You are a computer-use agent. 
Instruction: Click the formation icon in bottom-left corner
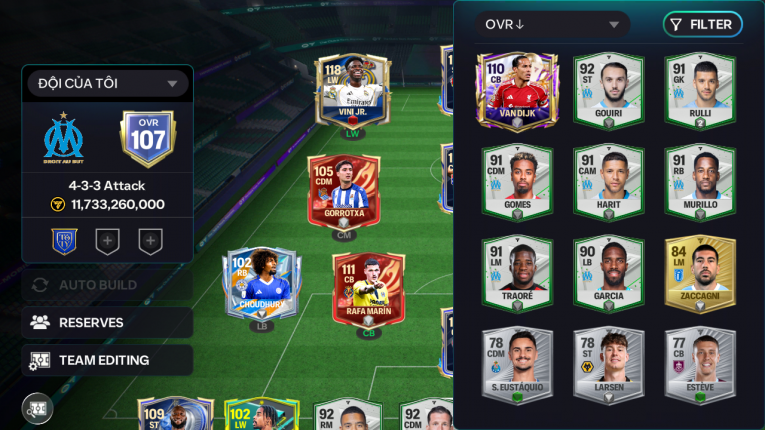38,408
